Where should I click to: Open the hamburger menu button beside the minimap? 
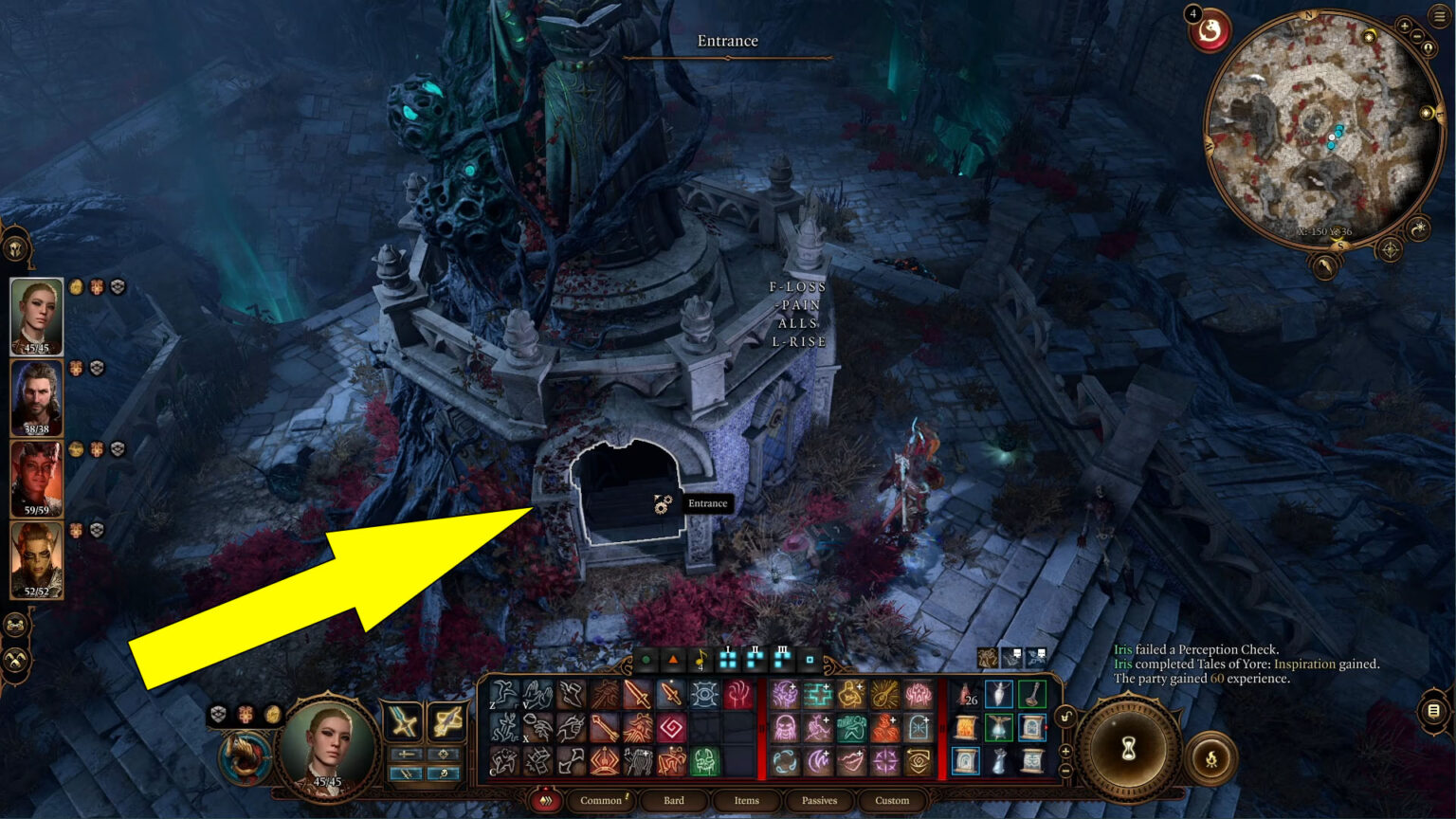pos(1439,16)
